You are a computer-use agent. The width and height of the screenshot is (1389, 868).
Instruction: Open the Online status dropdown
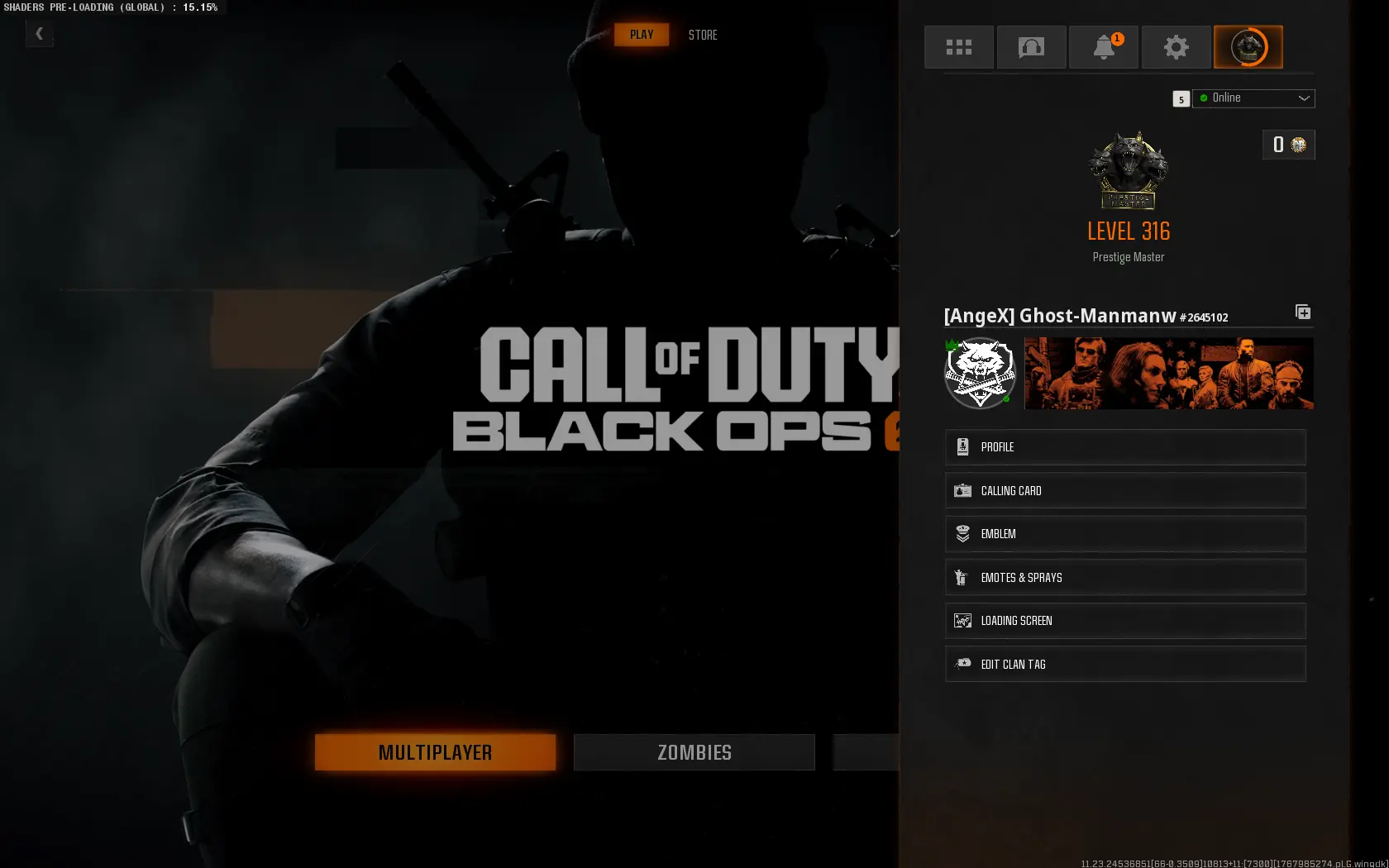tap(1253, 98)
